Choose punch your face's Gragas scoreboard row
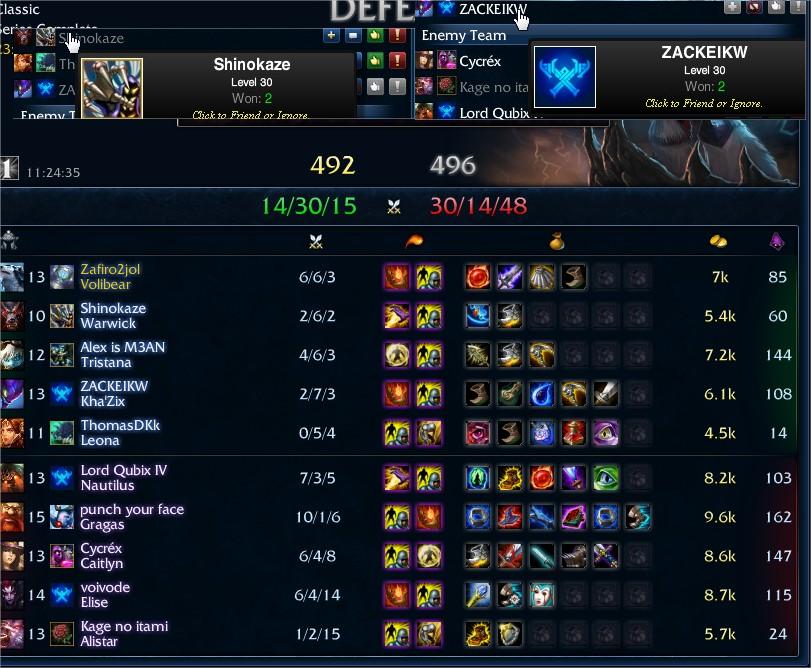This screenshot has width=811, height=668. [132, 516]
